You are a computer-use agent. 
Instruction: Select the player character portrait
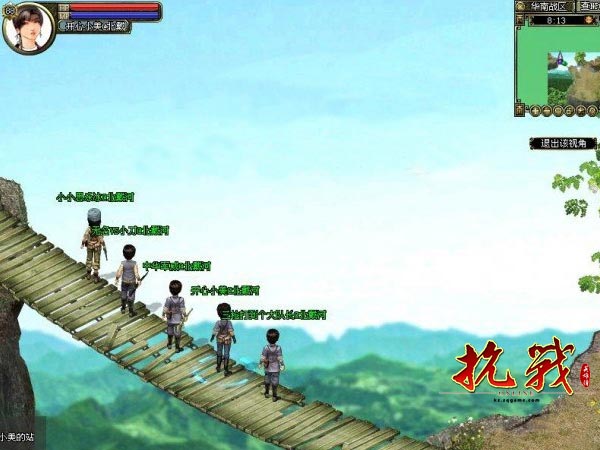pos(29,27)
